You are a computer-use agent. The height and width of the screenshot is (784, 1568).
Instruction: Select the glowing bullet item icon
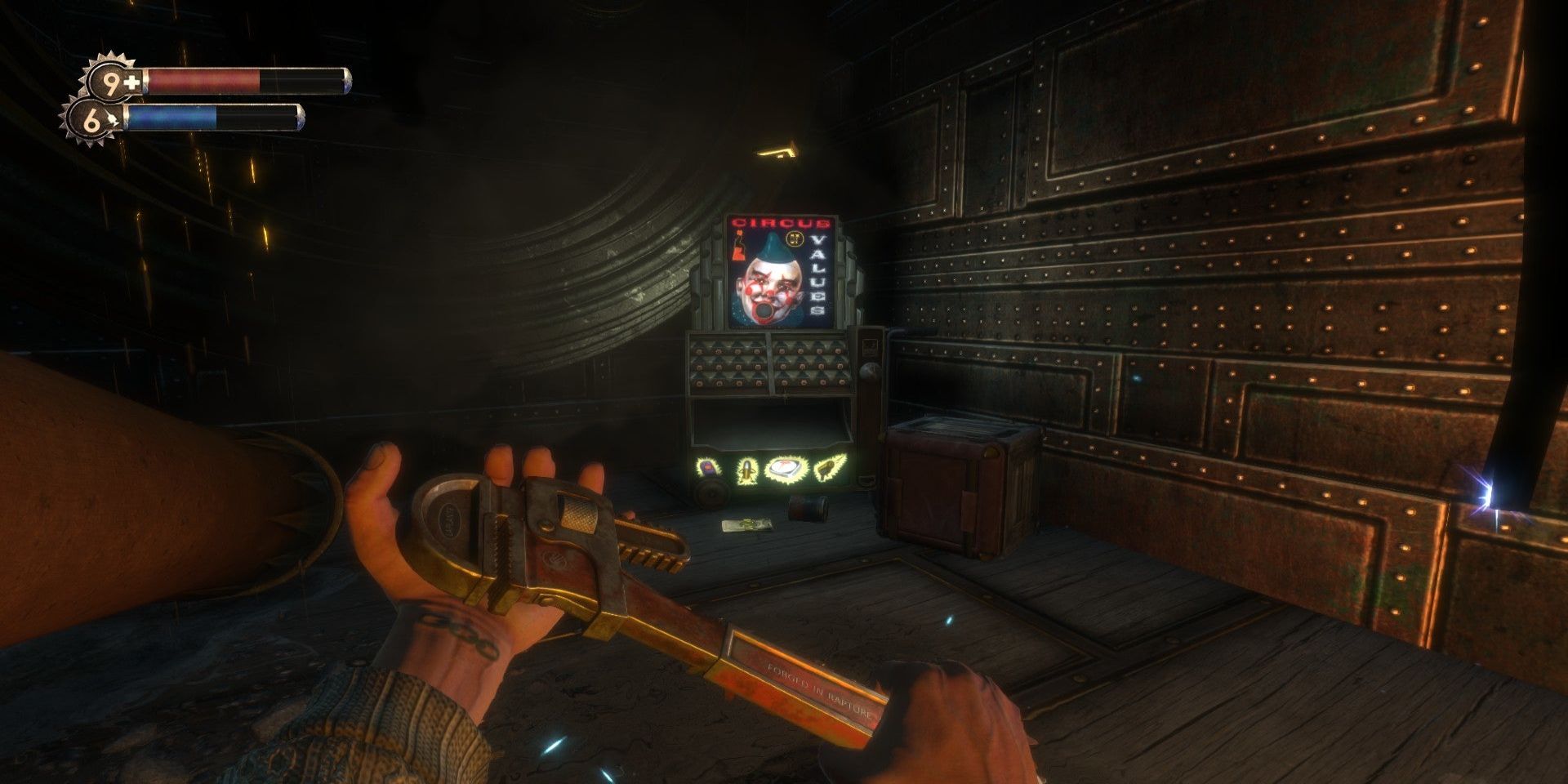pyautogui.click(x=747, y=468)
